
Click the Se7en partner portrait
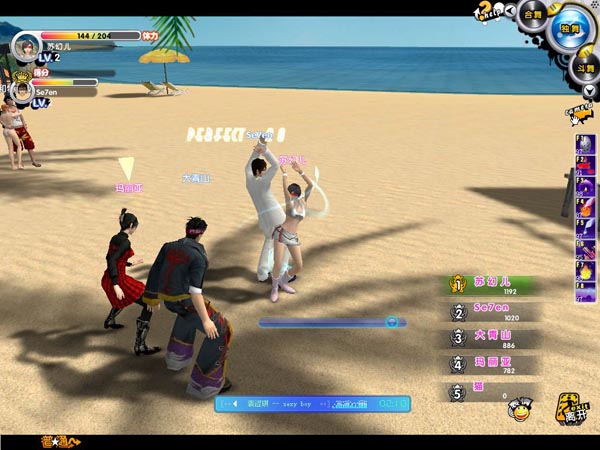pos(21,91)
